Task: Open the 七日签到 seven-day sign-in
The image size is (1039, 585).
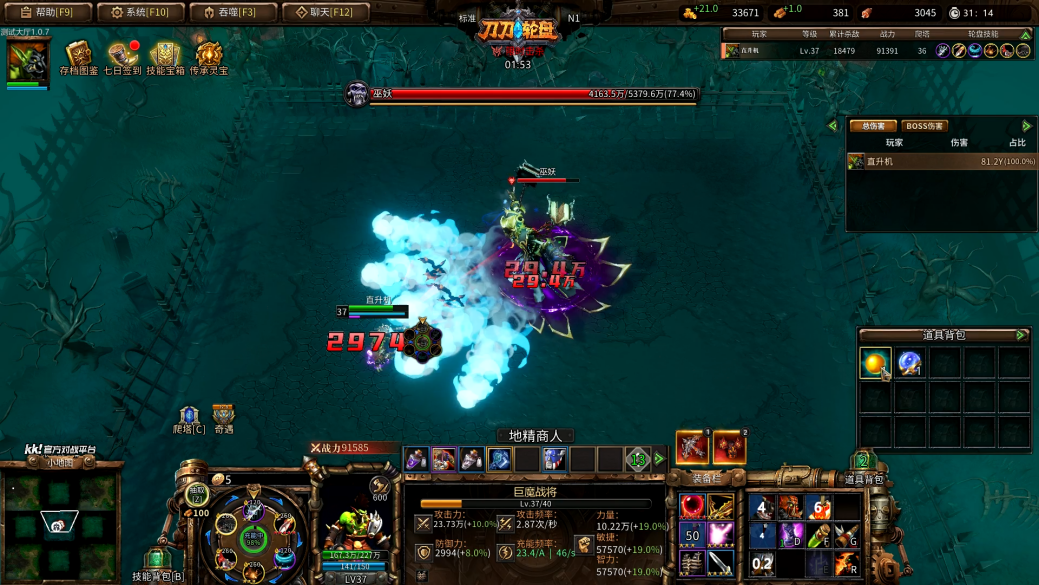Action: [x=122, y=58]
